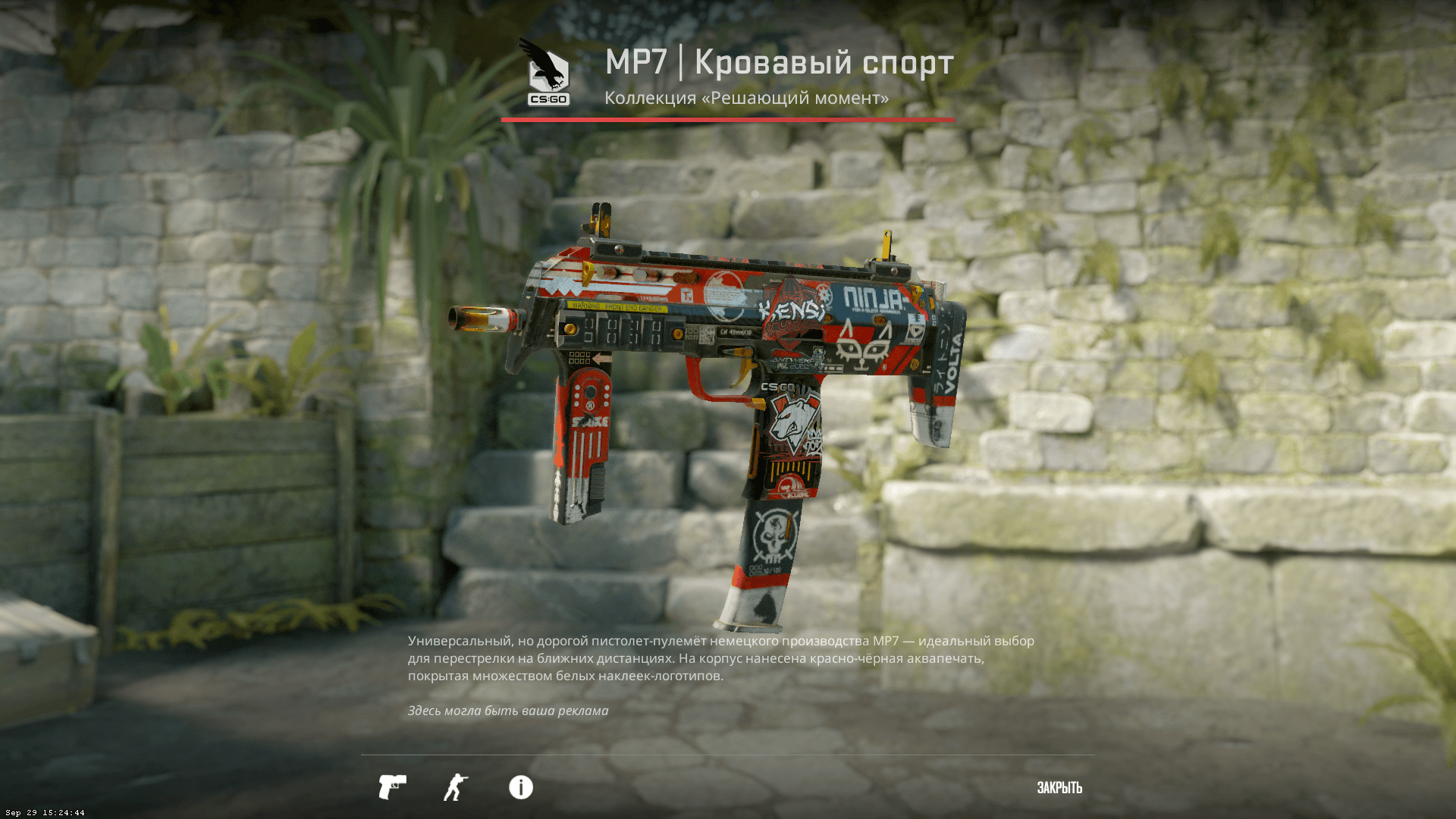Close the MP7 inspect screen
Viewport: 1456px width, 819px height.
click(x=1059, y=788)
